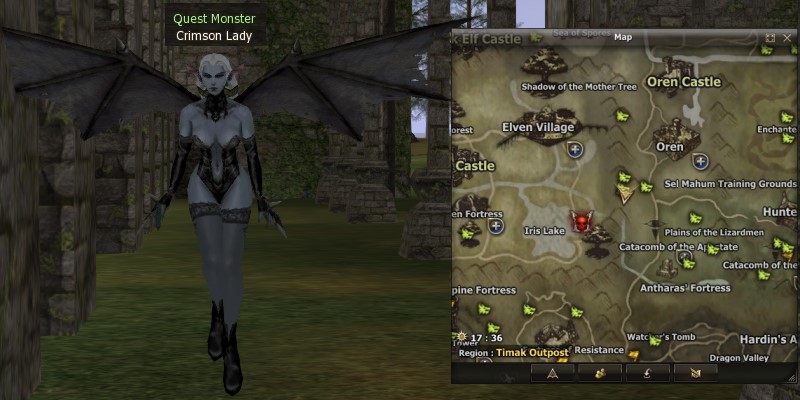Choose Oren Castle on the map
Screen dimensions: 800x400
(x=684, y=82)
